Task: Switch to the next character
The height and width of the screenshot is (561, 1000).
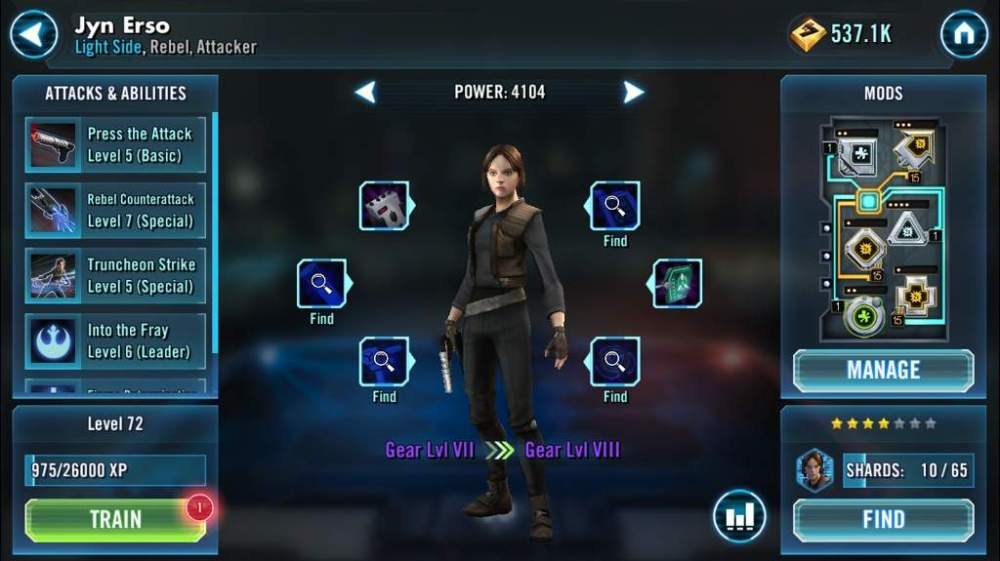Action: tap(633, 93)
